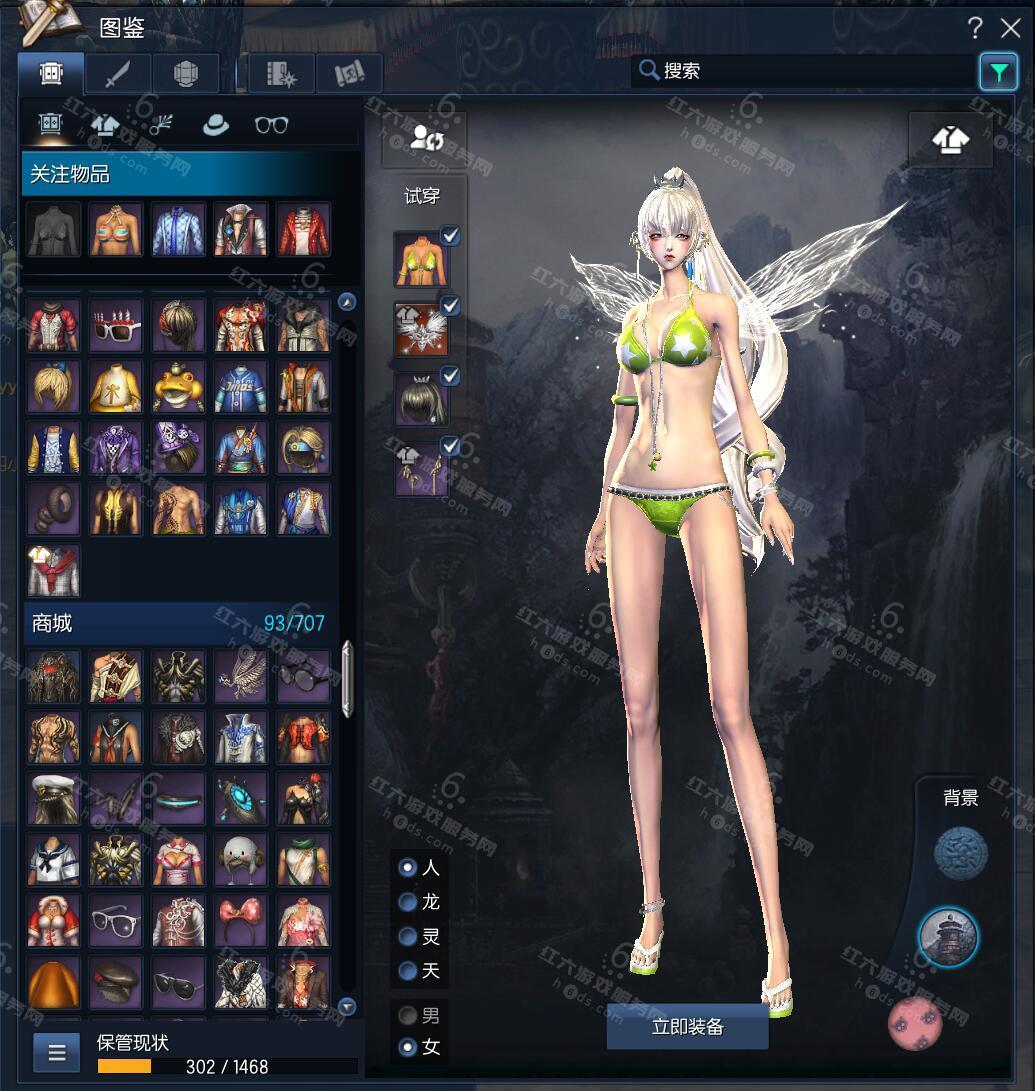This screenshot has height=1091, width=1035.
Task: Select the 龙 race option
Action: [x=408, y=902]
